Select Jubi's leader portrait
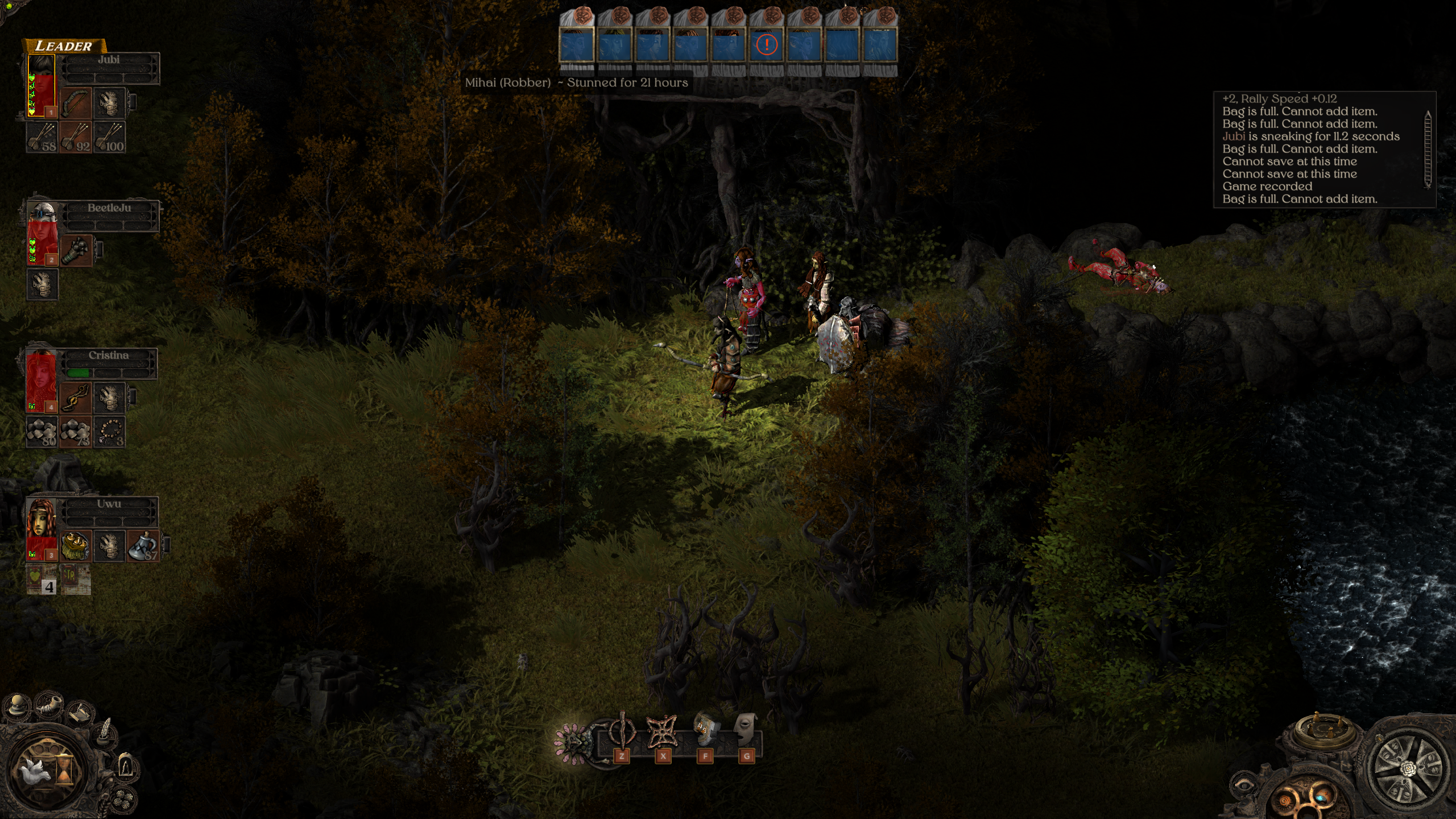This screenshot has height=819, width=1456. [x=42, y=85]
